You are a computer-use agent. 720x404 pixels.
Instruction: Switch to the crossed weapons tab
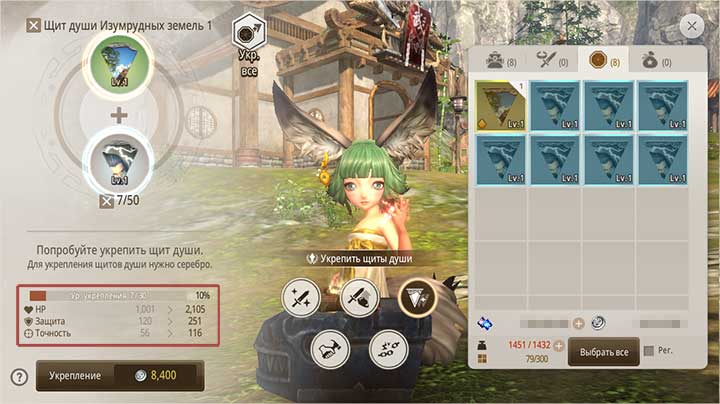(549, 60)
